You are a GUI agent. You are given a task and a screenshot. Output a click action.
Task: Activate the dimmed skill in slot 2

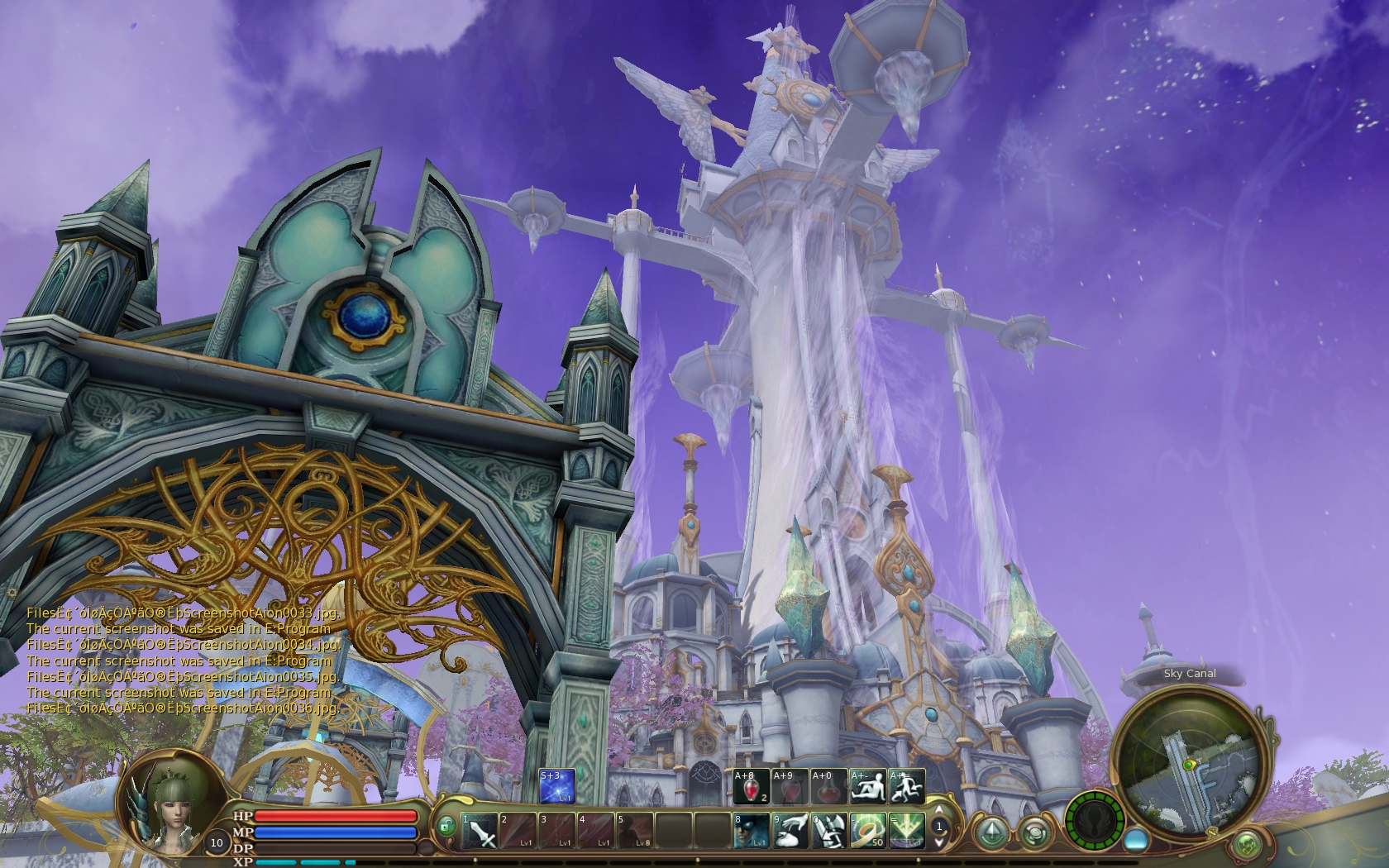point(517,831)
